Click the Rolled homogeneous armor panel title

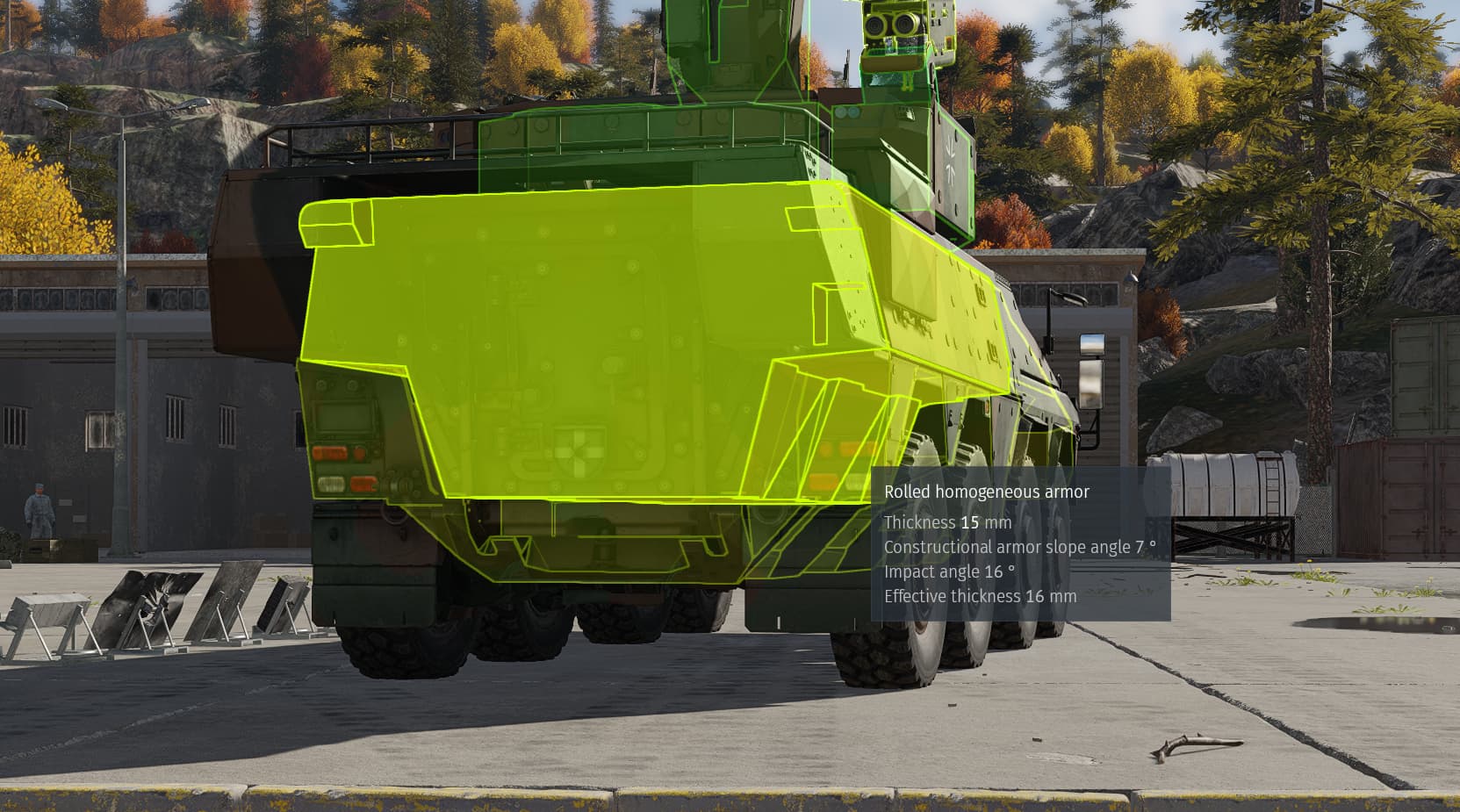click(x=986, y=492)
